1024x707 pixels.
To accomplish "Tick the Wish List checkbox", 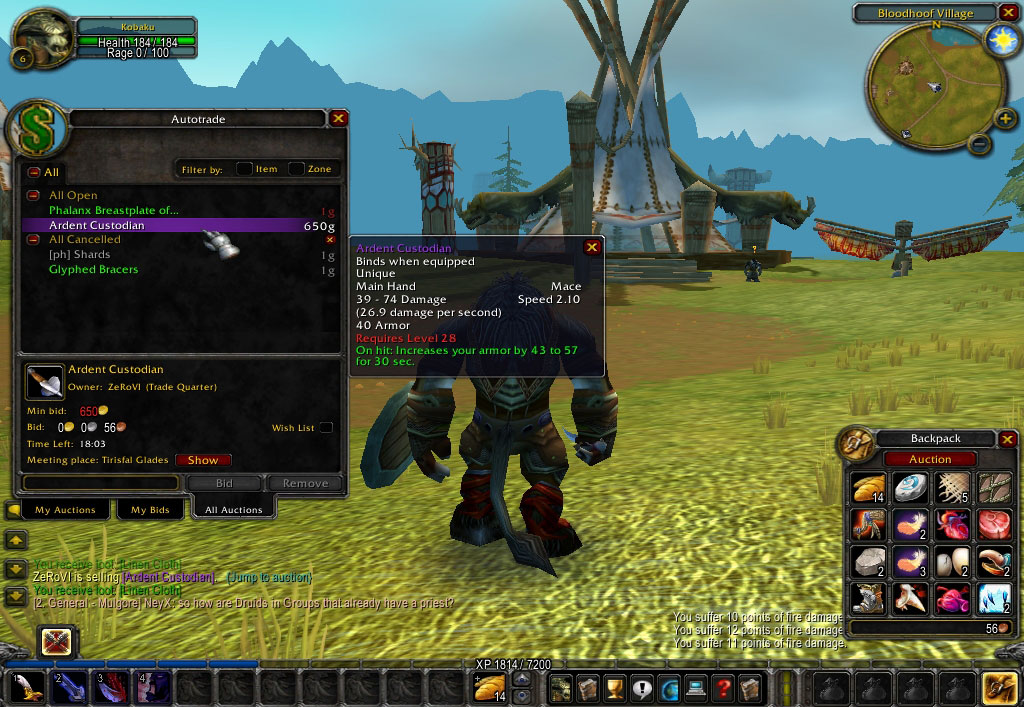I will (326, 428).
